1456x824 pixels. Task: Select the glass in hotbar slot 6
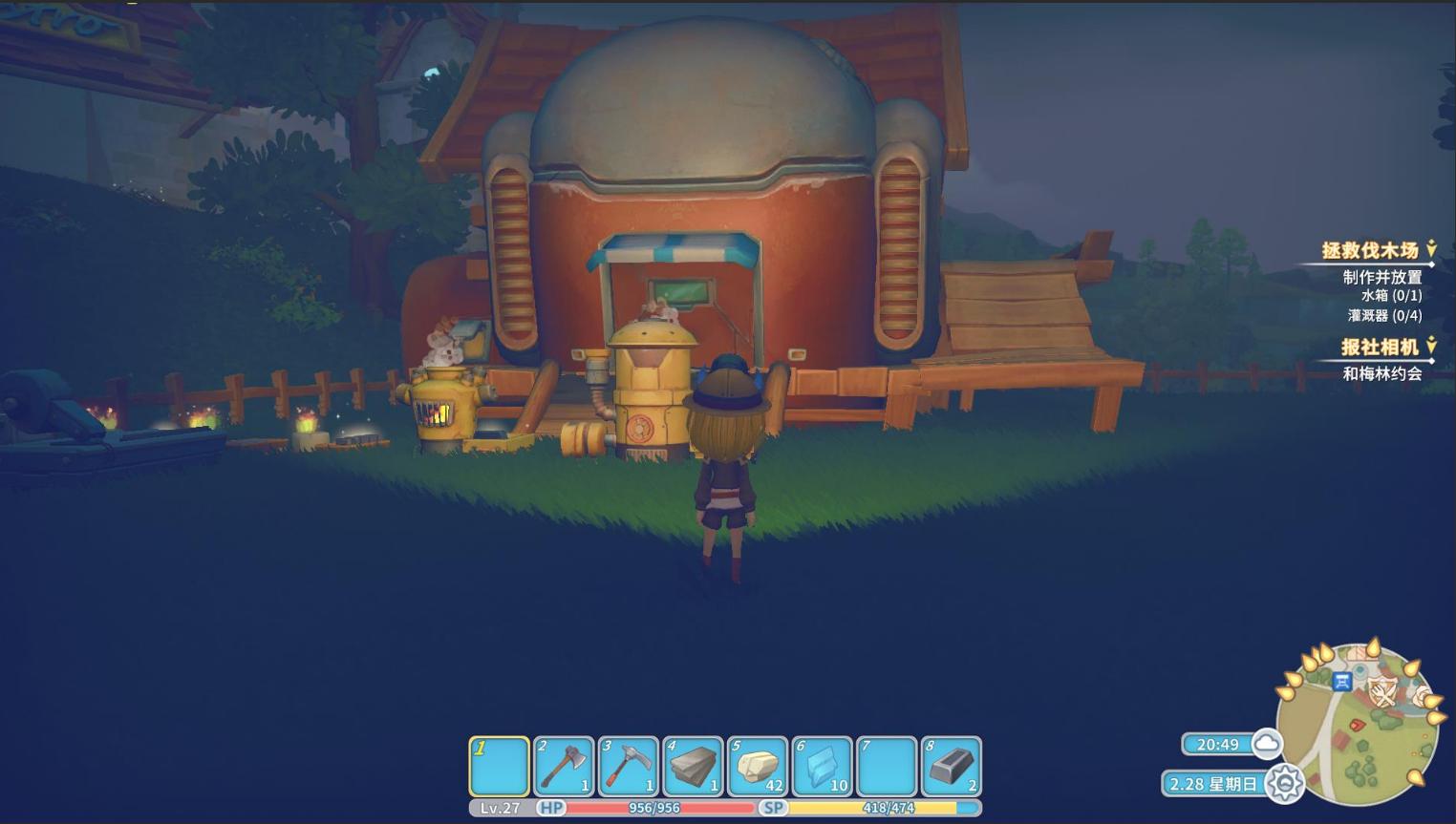click(823, 765)
